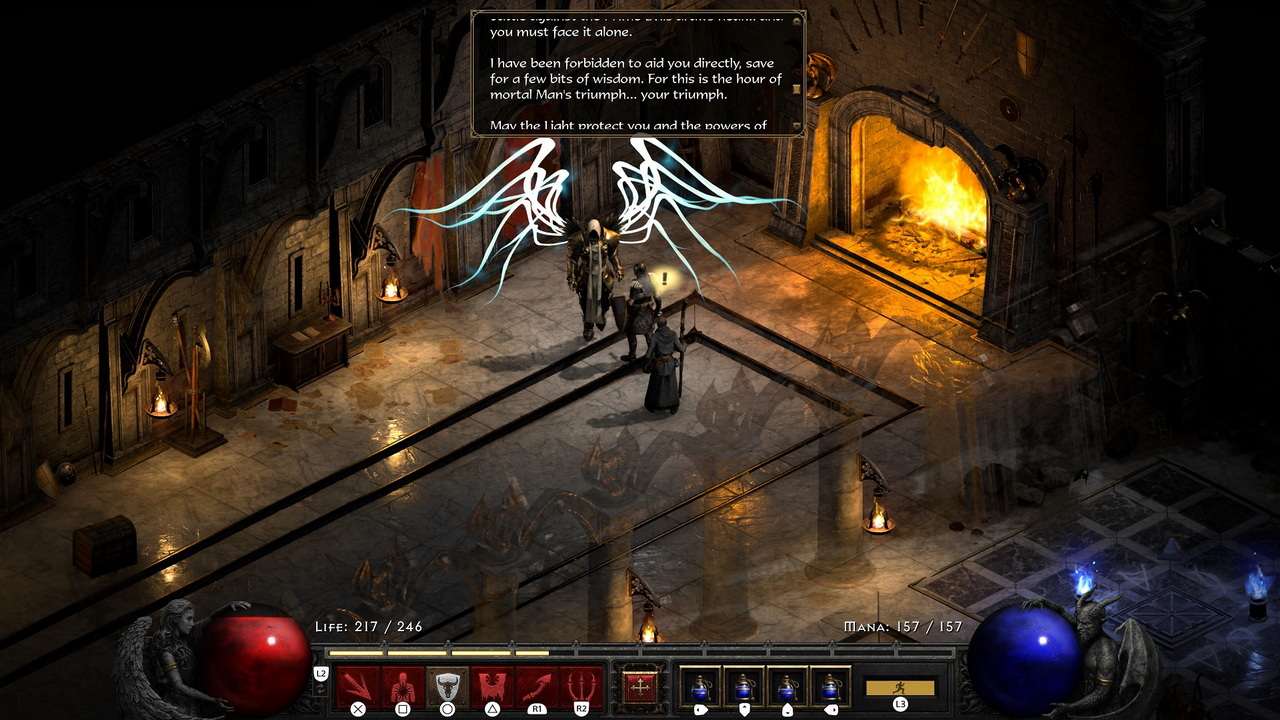Toggle the run/walk button
Screen dimensions: 1280x720
900,688
